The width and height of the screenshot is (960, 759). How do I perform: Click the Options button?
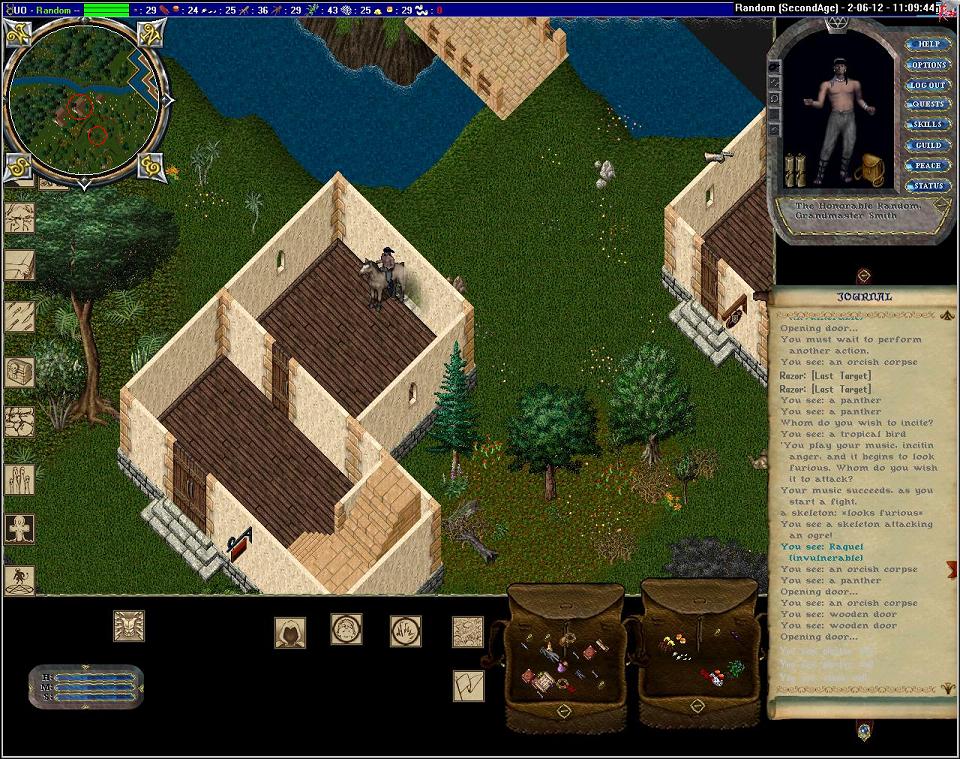pos(927,65)
